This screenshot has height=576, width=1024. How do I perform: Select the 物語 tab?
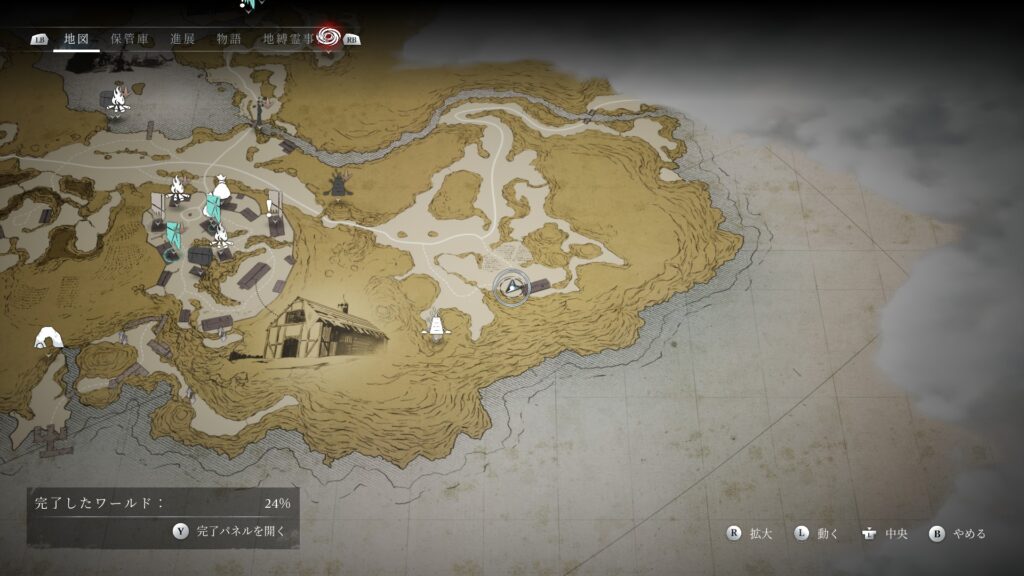[x=229, y=39]
